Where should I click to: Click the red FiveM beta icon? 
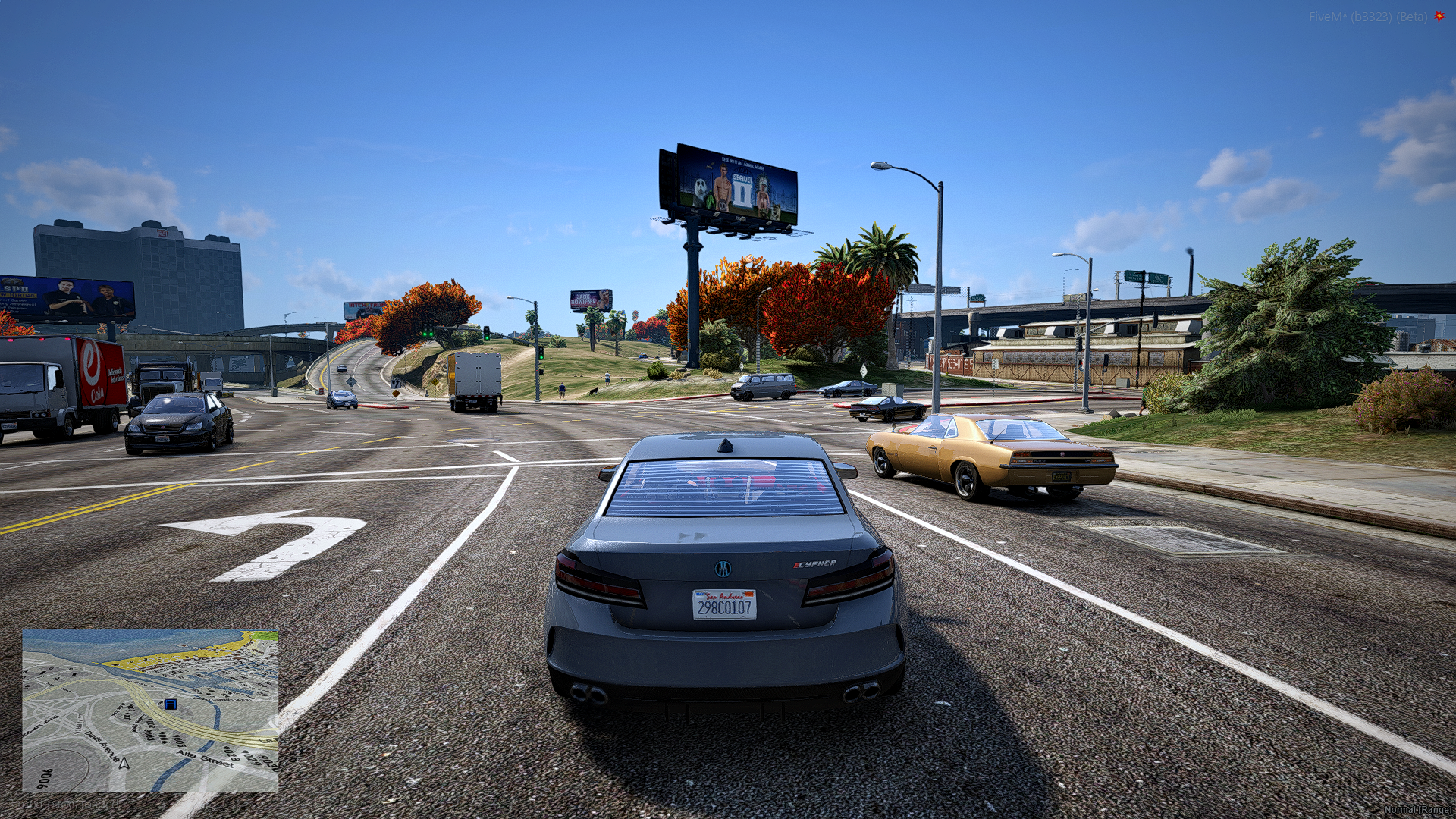(1439, 16)
